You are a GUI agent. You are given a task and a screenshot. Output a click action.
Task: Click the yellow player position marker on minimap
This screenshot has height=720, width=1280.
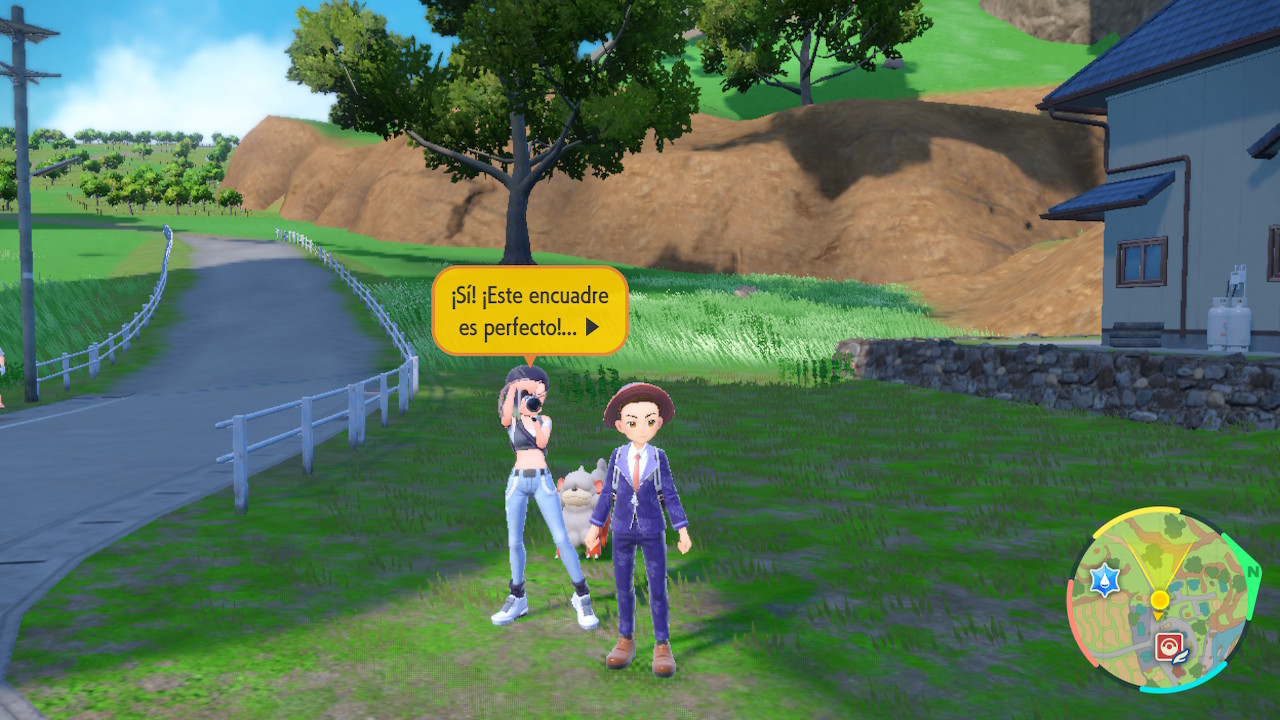click(1159, 600)
